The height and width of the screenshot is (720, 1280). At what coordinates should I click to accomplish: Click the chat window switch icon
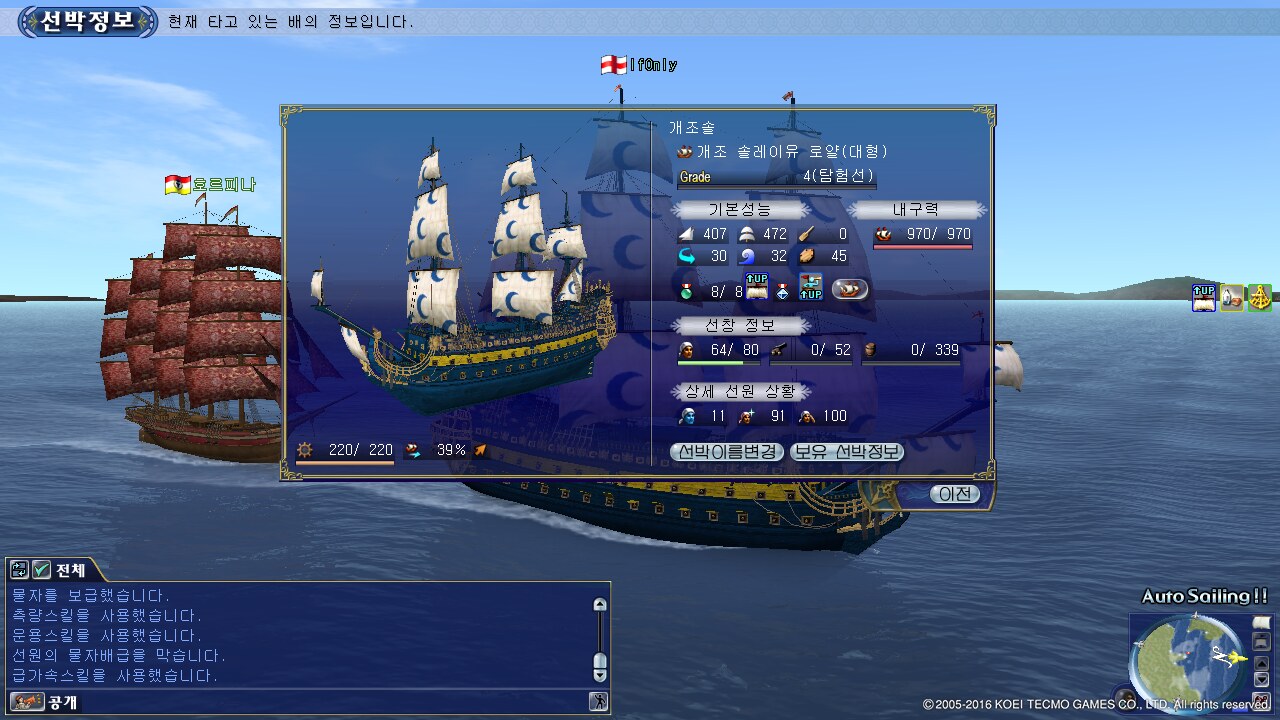[19, 570]
